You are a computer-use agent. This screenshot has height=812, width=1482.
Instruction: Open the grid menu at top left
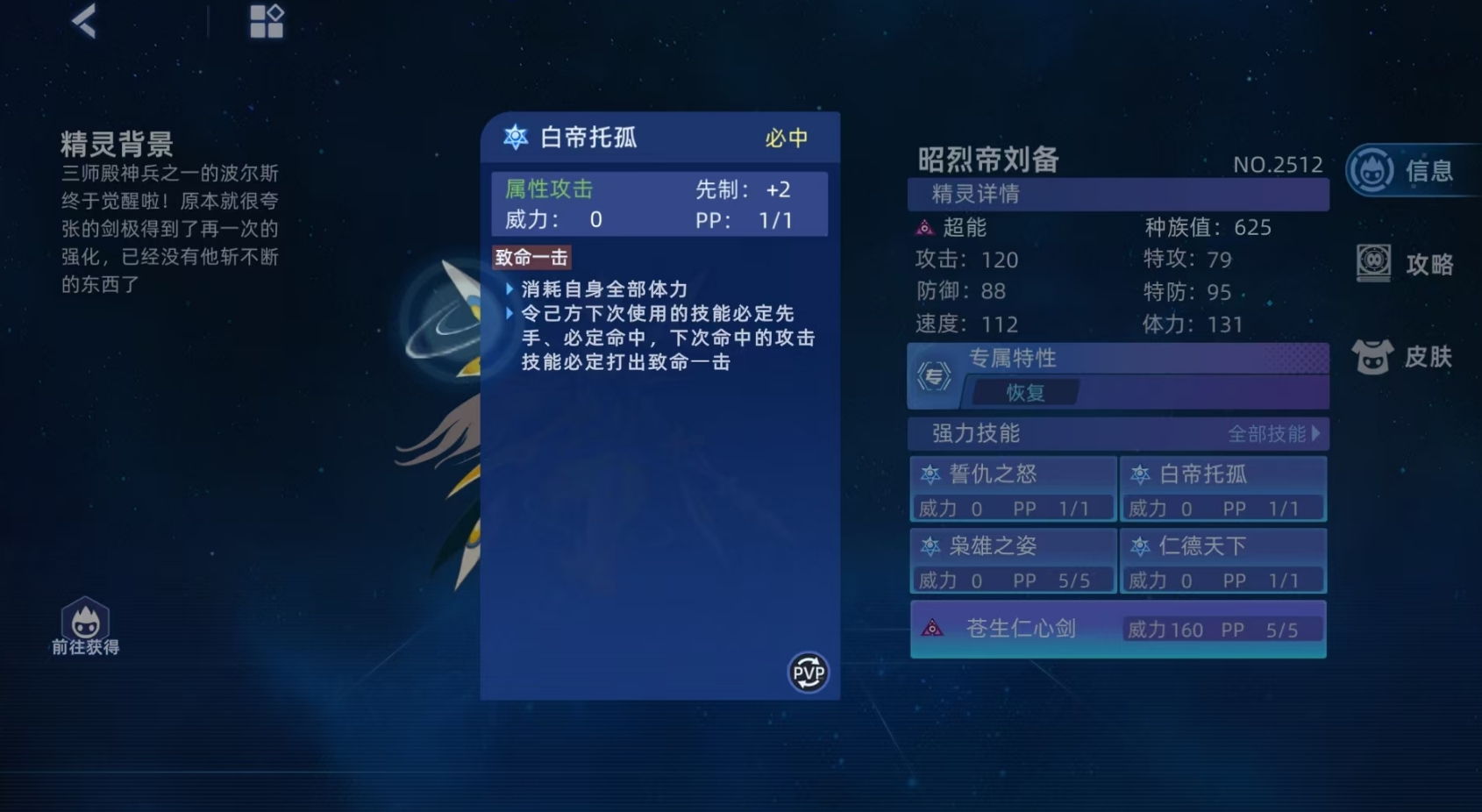(x=266, y=22)
